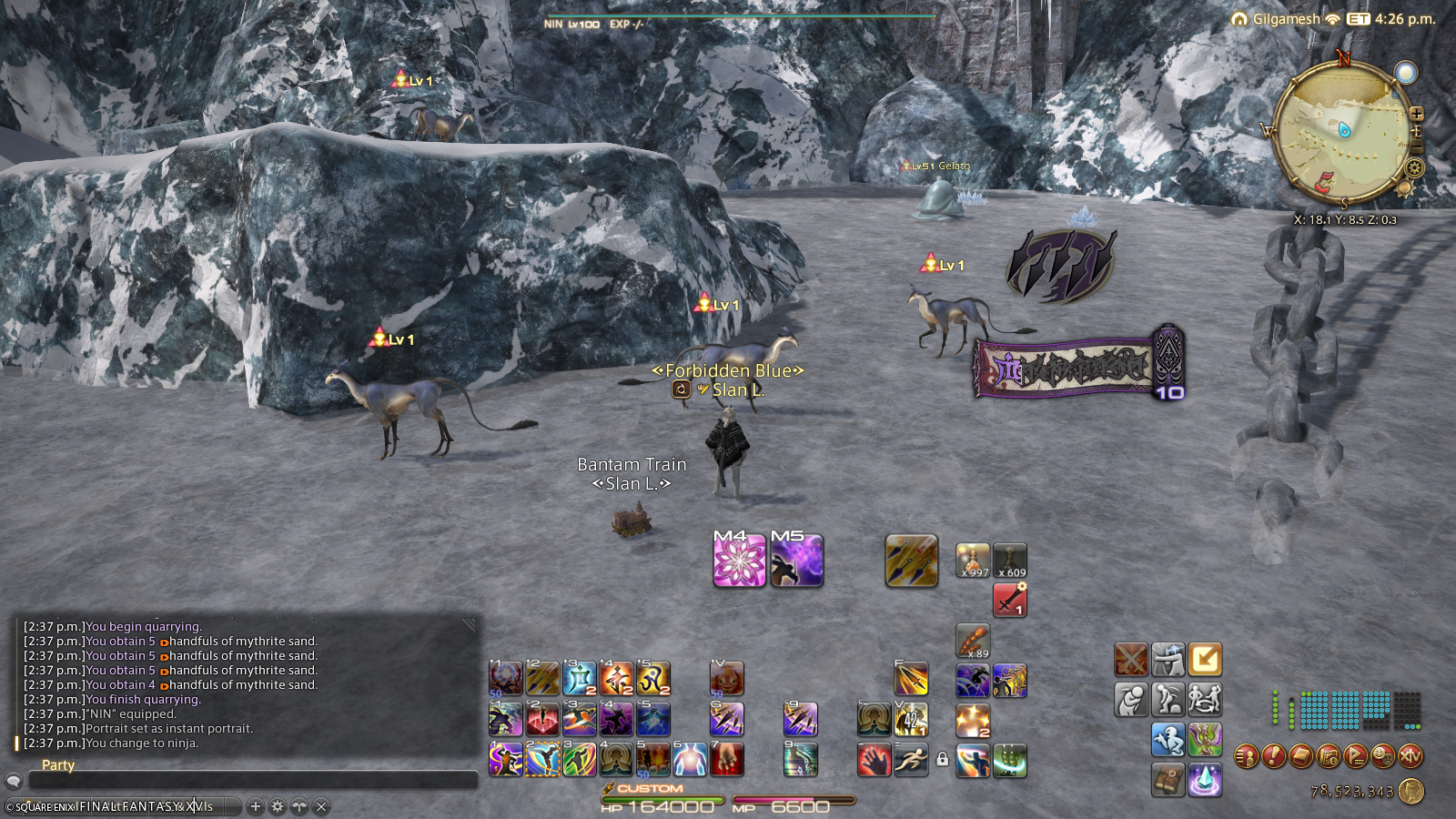
Task: Activate the purple ninja M5 ability
Action: [x=796, y=561]
